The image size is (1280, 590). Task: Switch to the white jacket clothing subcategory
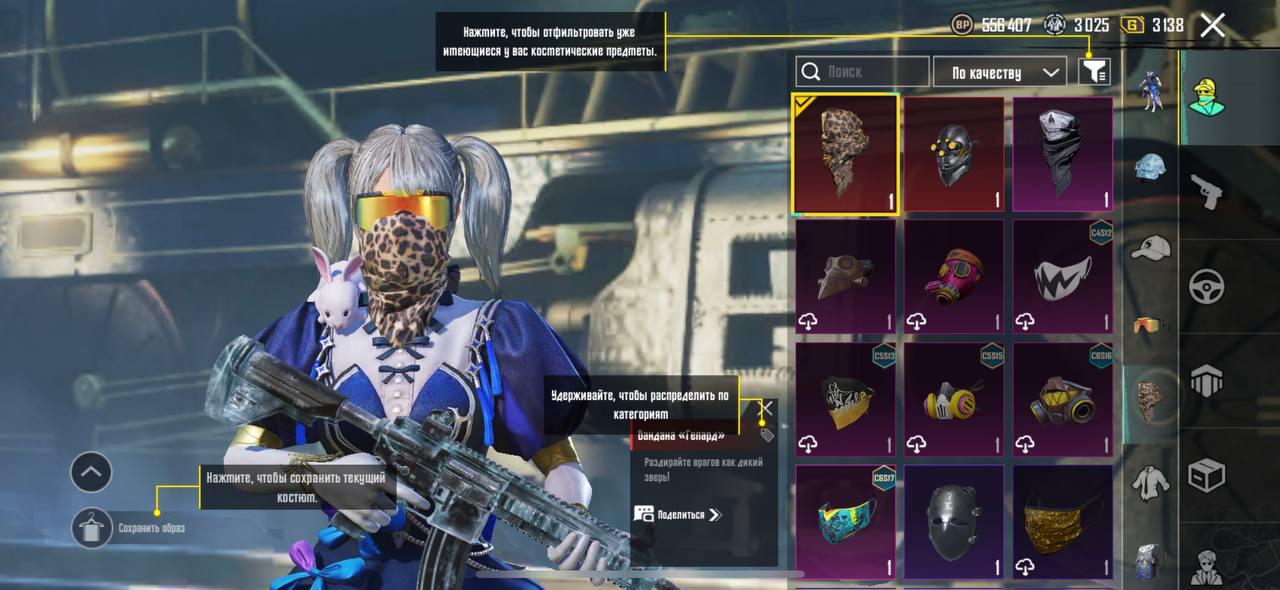[x=1151, y=483]
